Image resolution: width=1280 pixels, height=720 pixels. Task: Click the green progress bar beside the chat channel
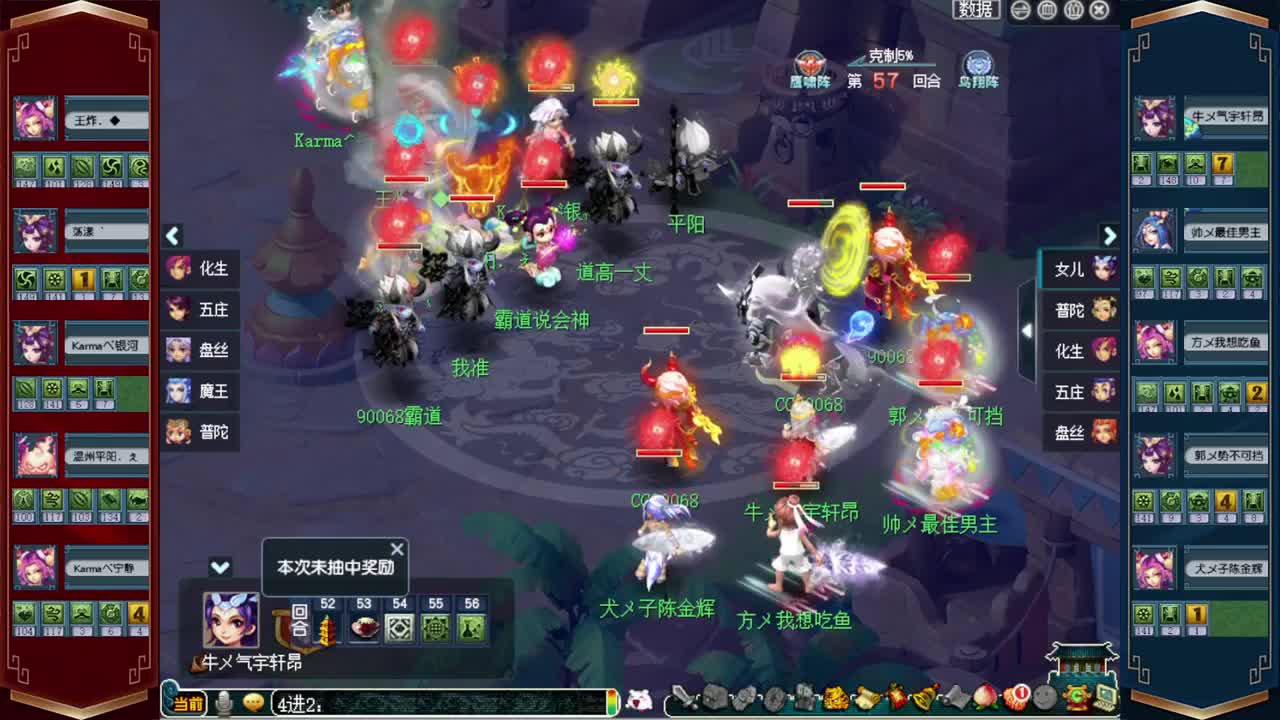pyautogui.click(x=612, y=700)
